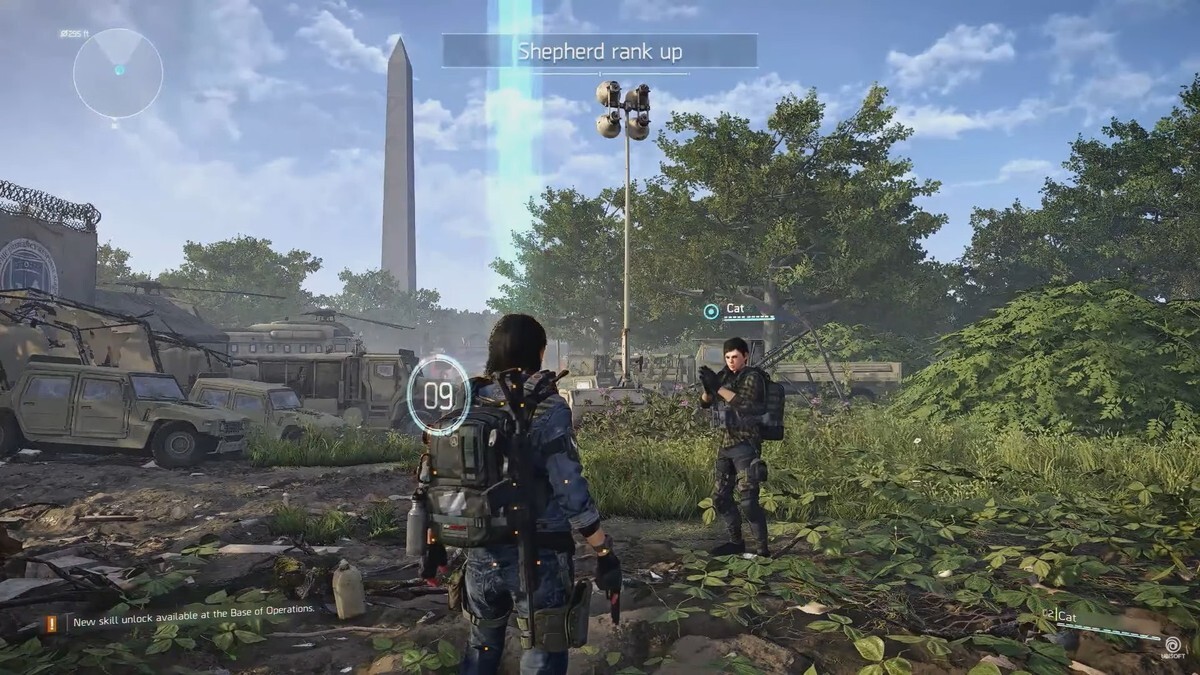Click the orange alert icon beside the notification
Image resolution: width=1200 pixels, height=675 pixels.
(51, 623)
